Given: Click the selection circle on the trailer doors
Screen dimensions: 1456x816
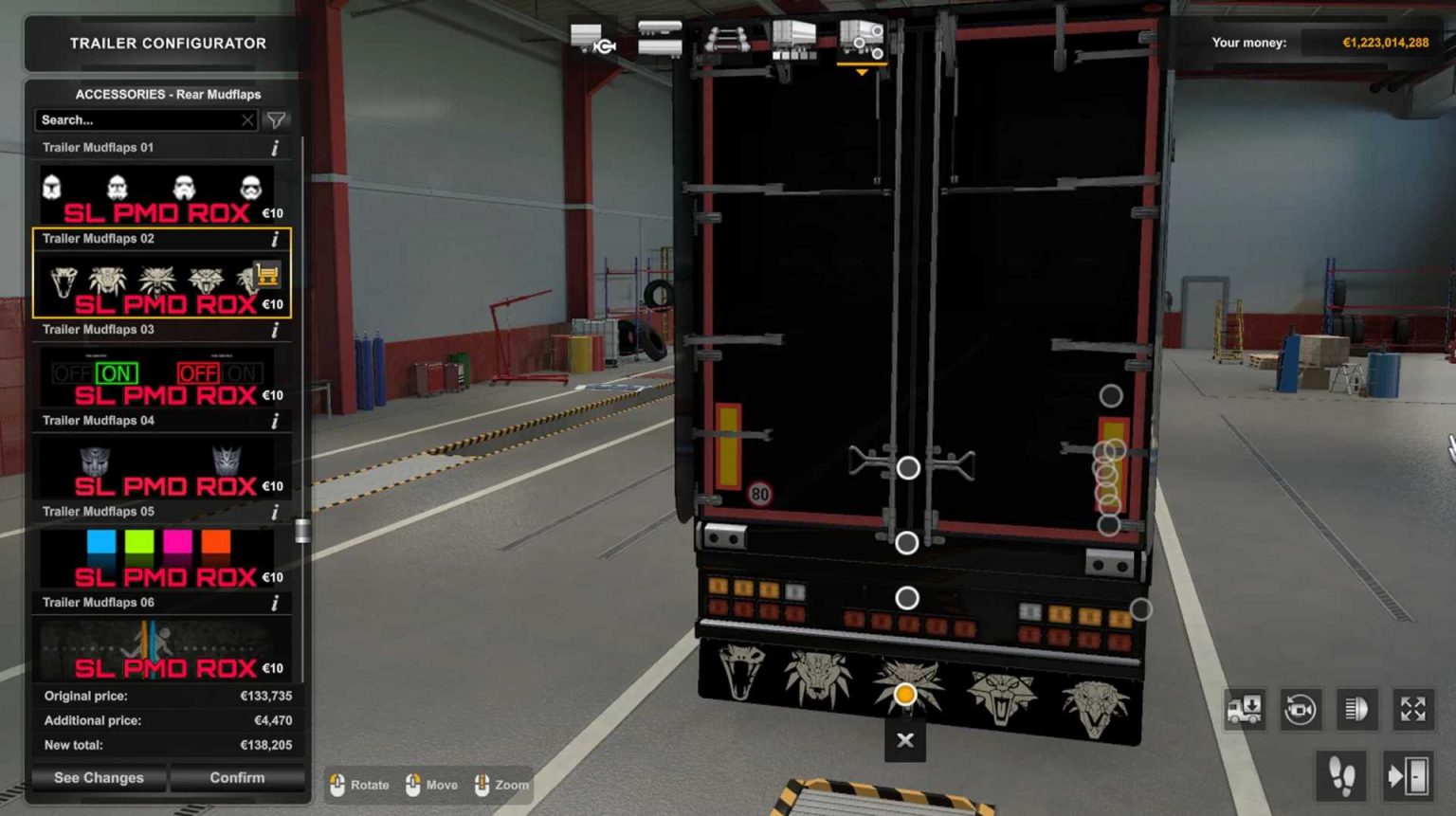Looking at the screenshot, I should pos(907,467).
